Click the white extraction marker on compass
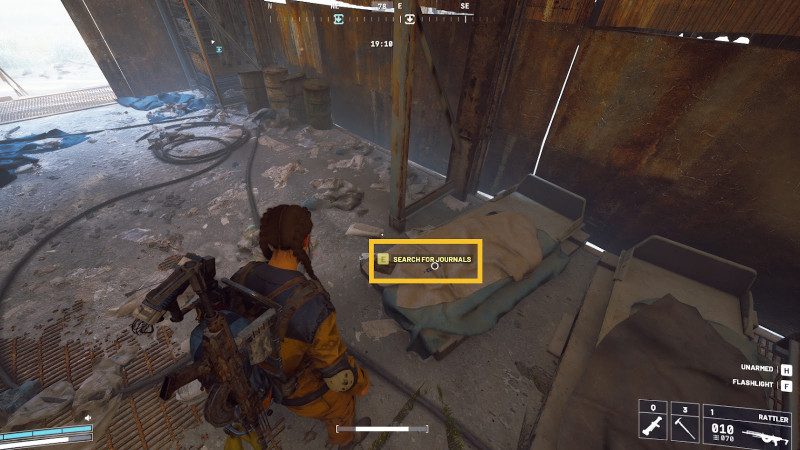The image size is (800, 450). pyautogui.click(x=409, y=18)
